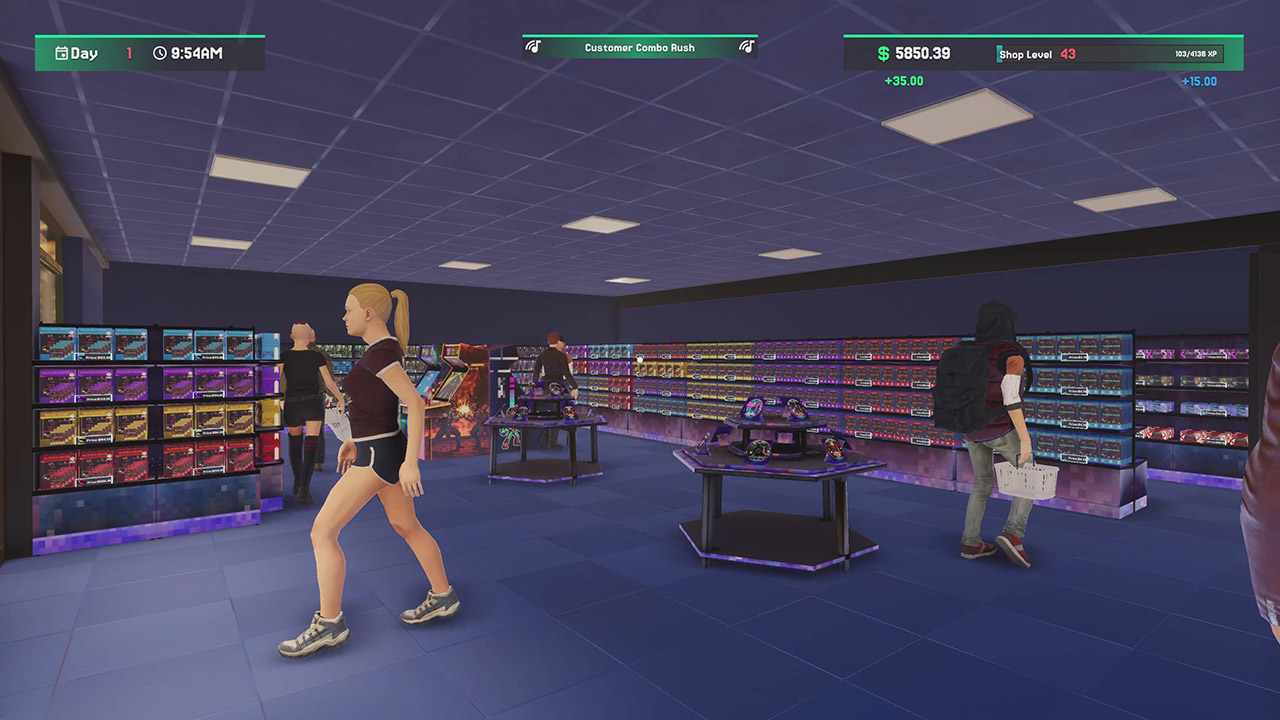Screen dimensions: 1280x720
Task: Toggle the Customer Combo Rush music banner
Action: click(638, 47)
